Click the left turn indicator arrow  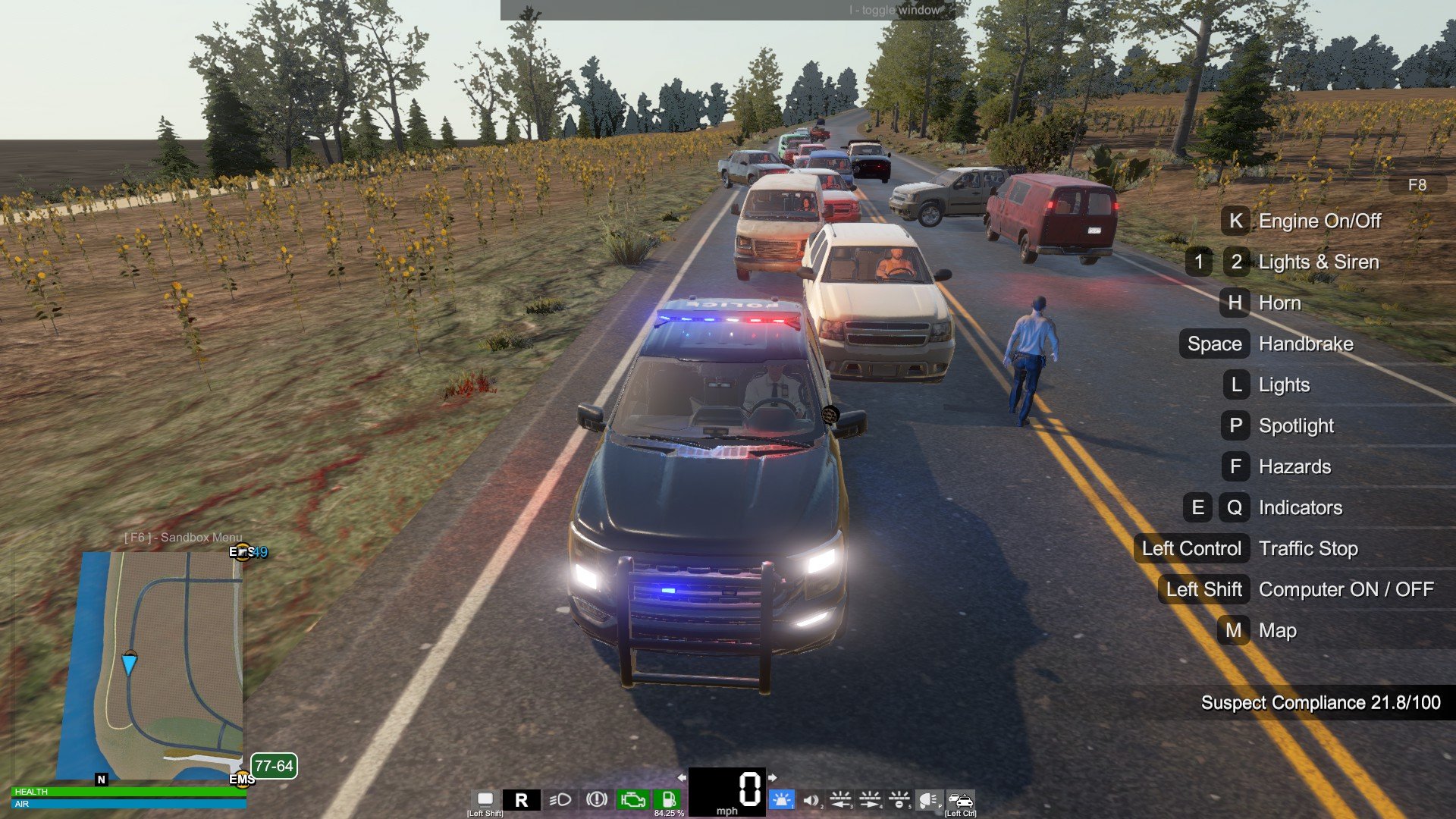pos(682,777)
